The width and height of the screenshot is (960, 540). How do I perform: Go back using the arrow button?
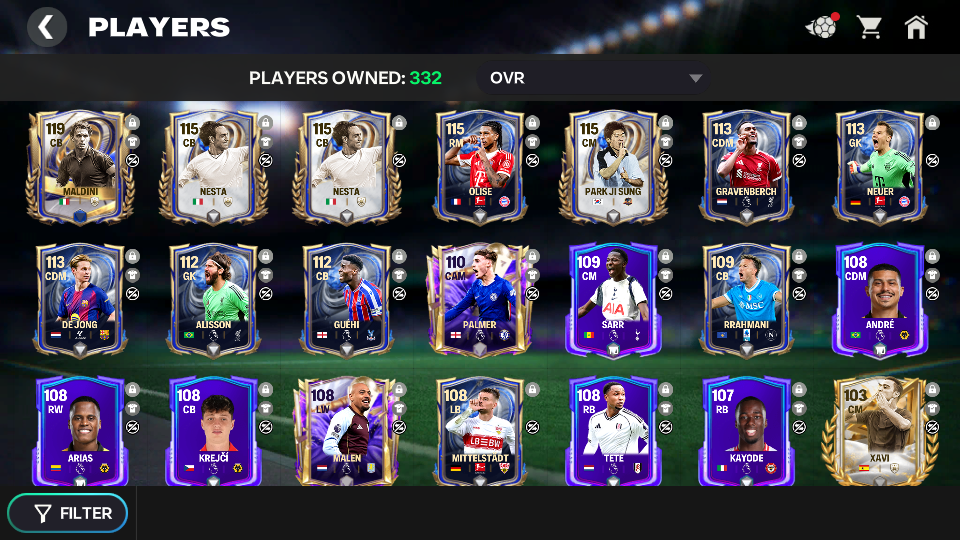(46, 27)
